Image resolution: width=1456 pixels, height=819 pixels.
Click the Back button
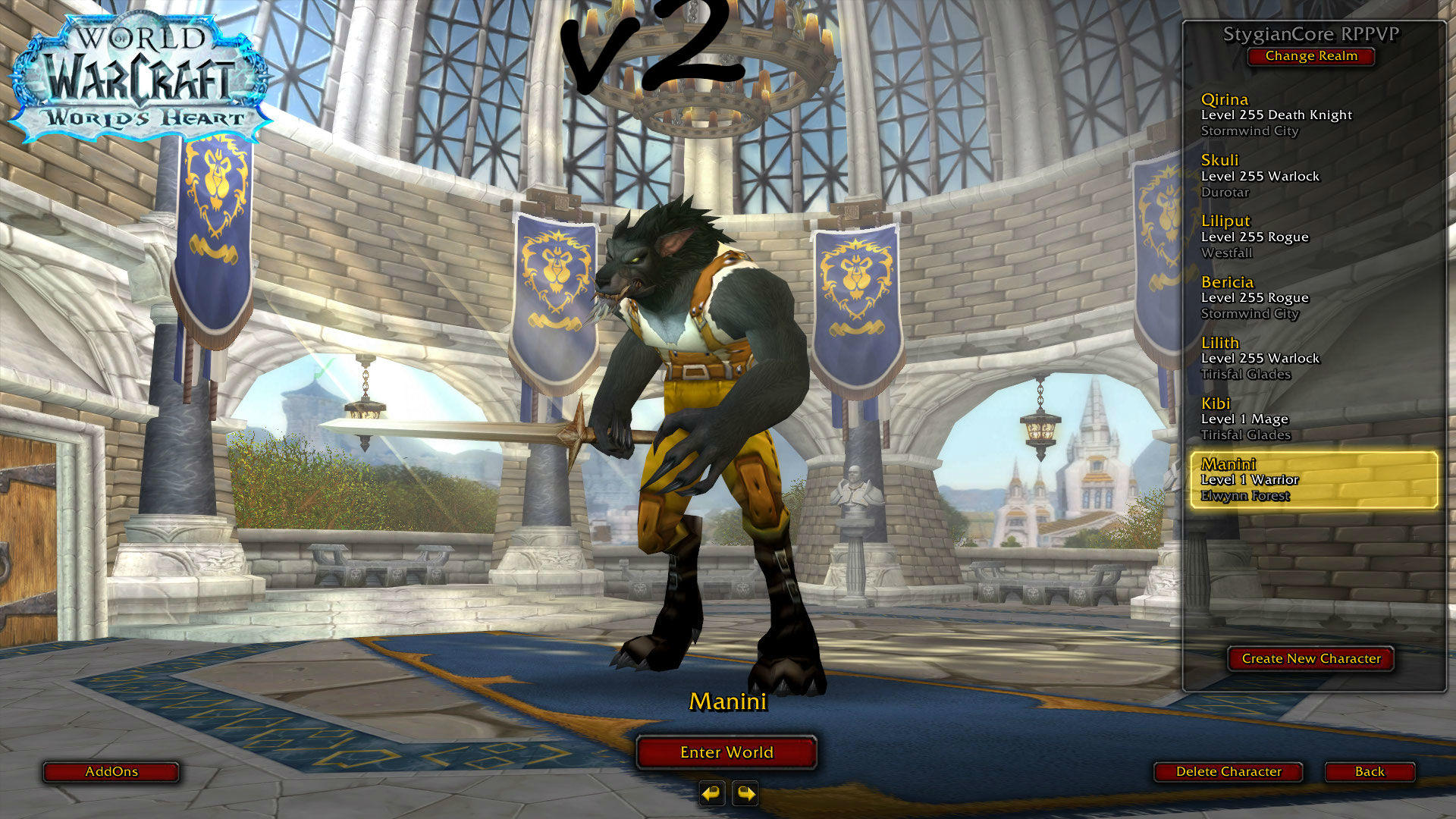click(x=1369, y=772)
